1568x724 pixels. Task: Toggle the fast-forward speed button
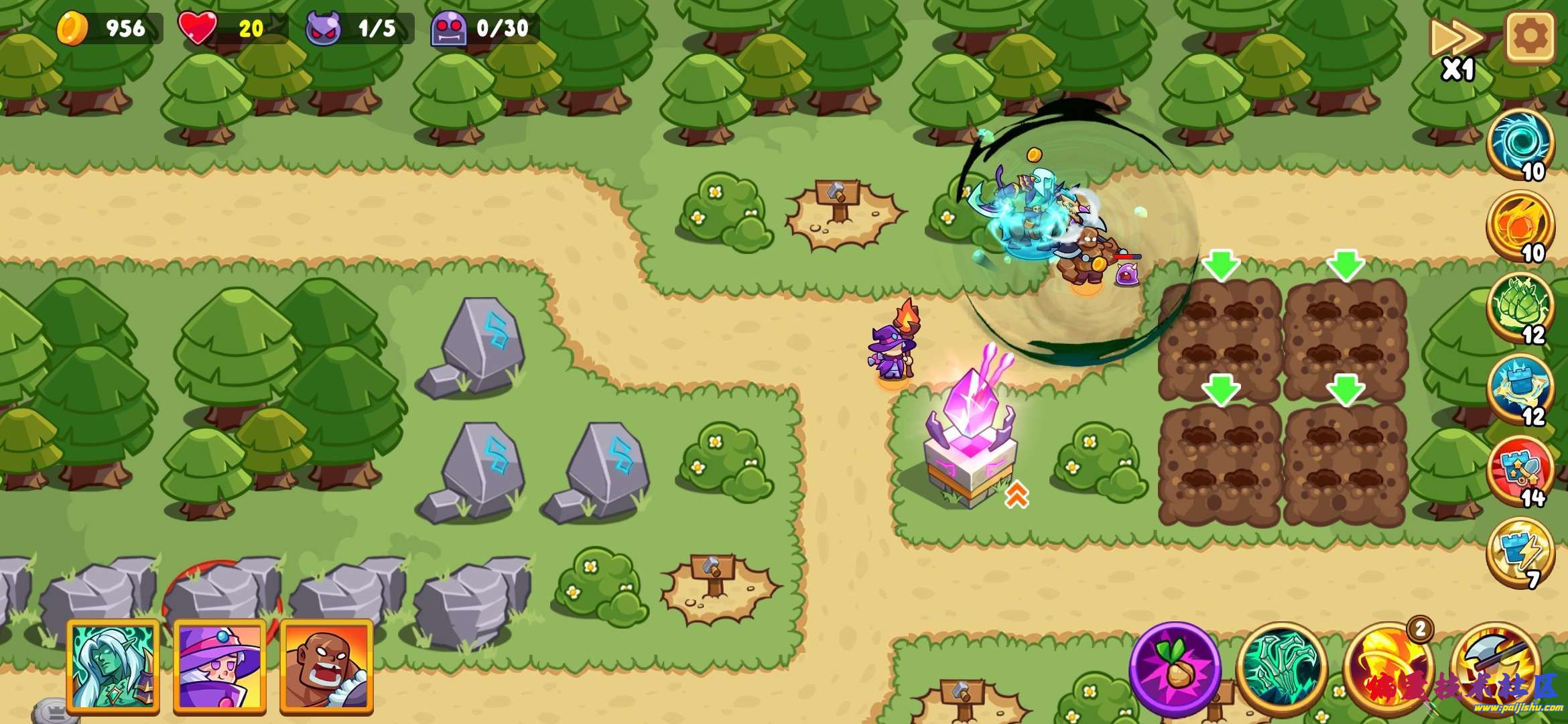coord(1457,40)
